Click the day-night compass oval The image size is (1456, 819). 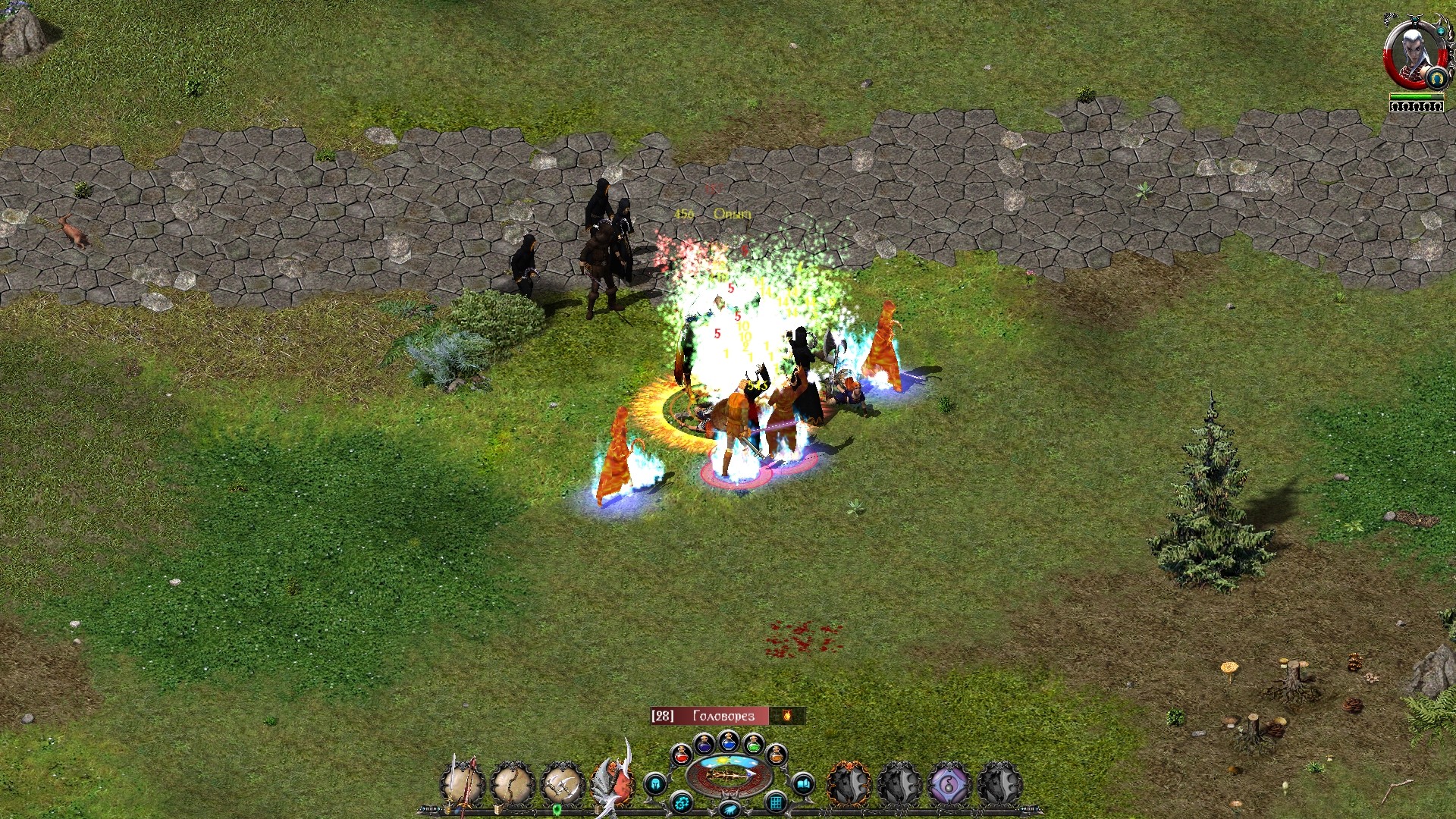[729, 775]
